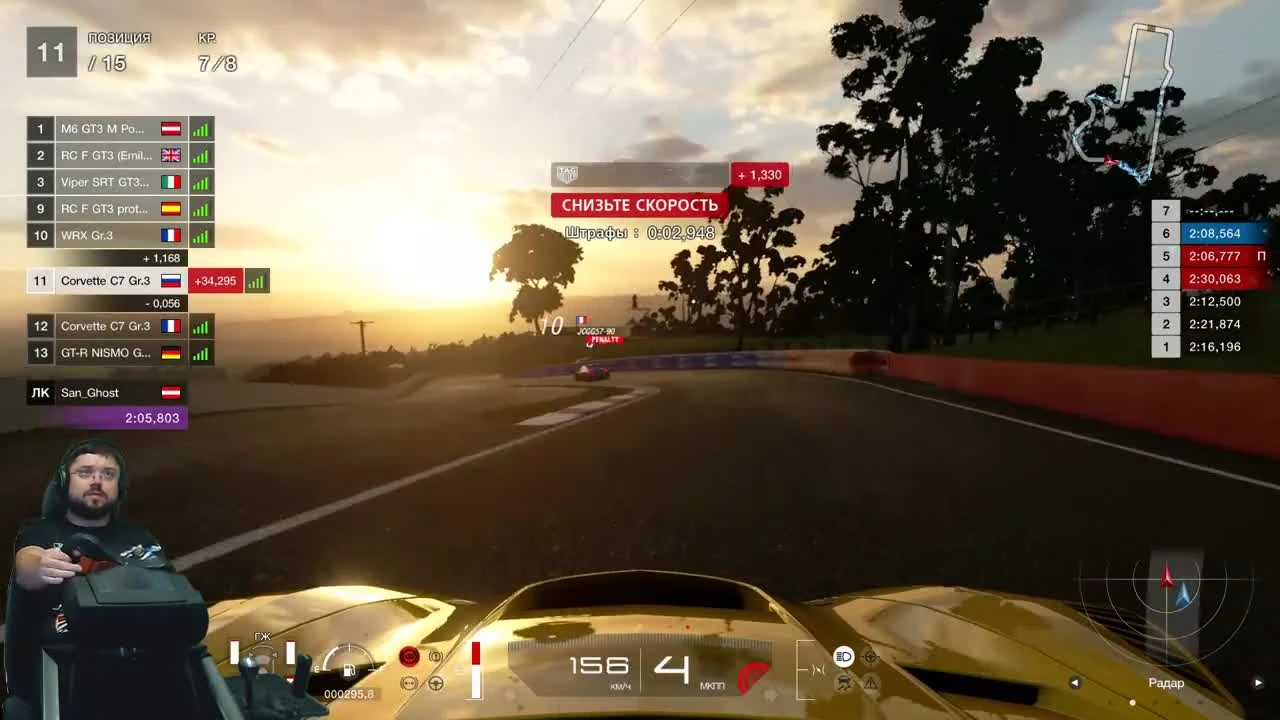Click the fuel map adjustment icon
The height and width of the screenshot is (720, 1280).
click(x=408, y=683)
